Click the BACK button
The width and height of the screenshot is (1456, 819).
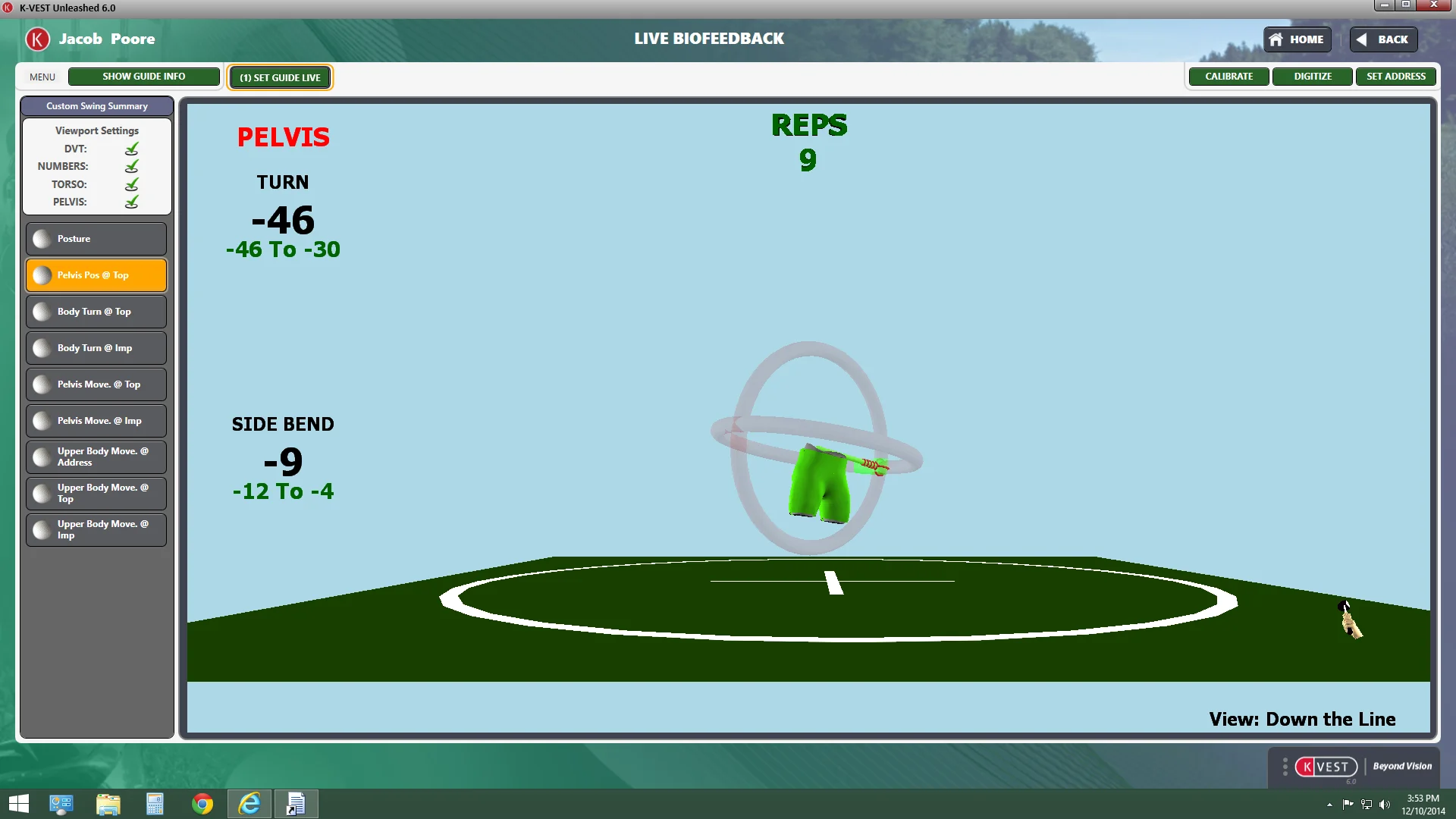[x=1383, y=39]
